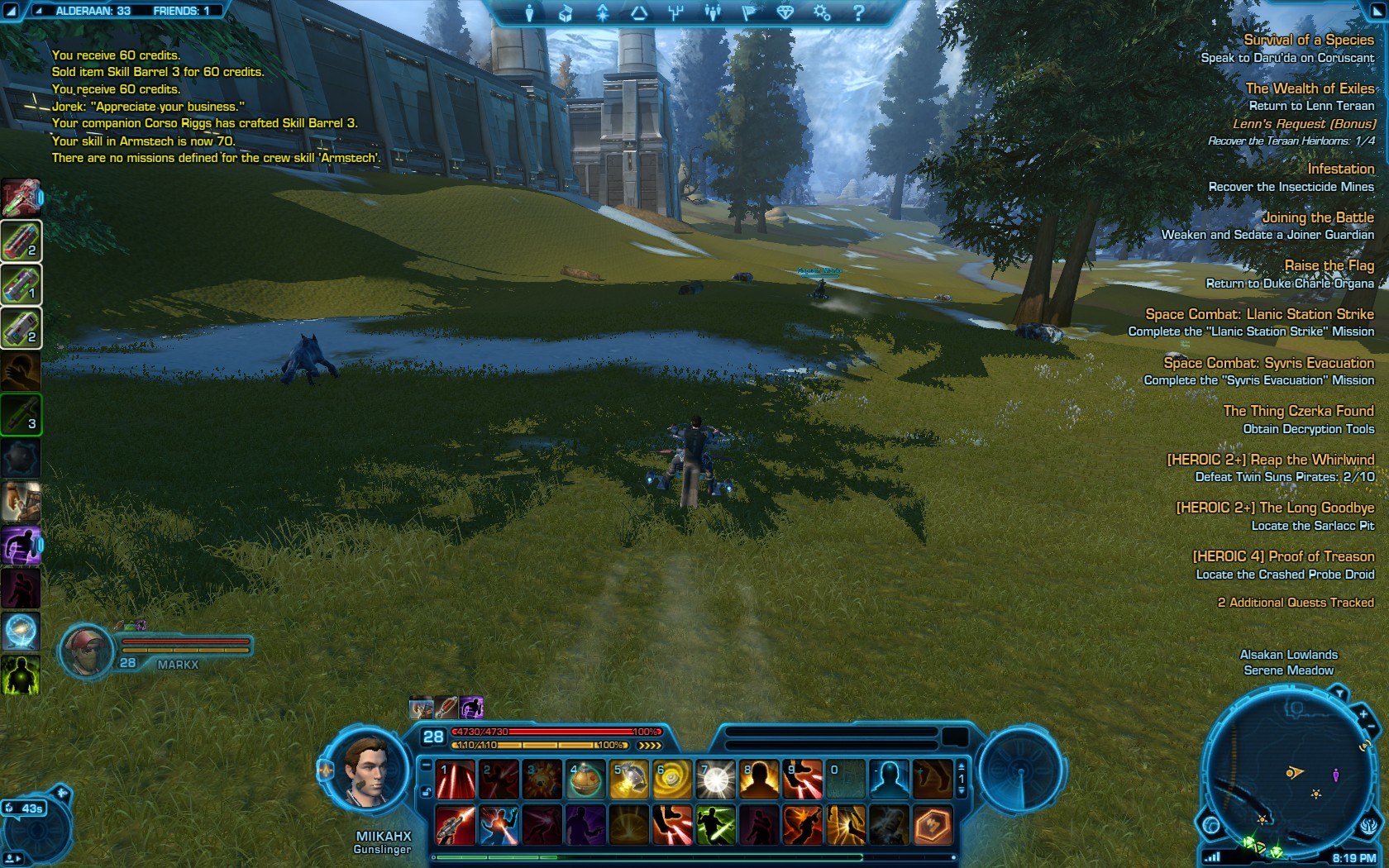
Task: Open the gear-shaped preferences icon
Action: coord(821,12)
